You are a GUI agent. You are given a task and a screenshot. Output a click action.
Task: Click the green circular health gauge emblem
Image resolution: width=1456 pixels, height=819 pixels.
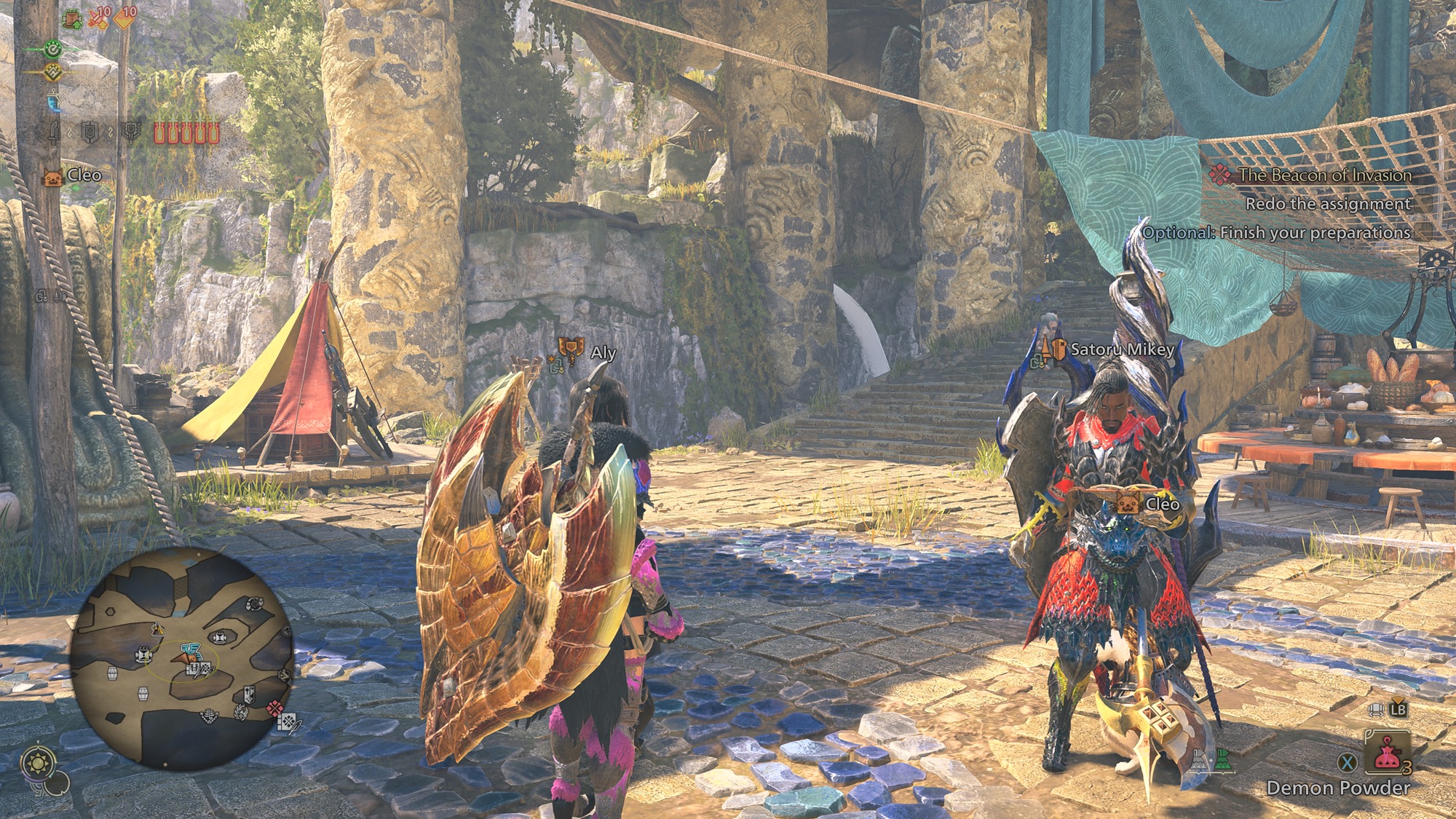(52, 50)
